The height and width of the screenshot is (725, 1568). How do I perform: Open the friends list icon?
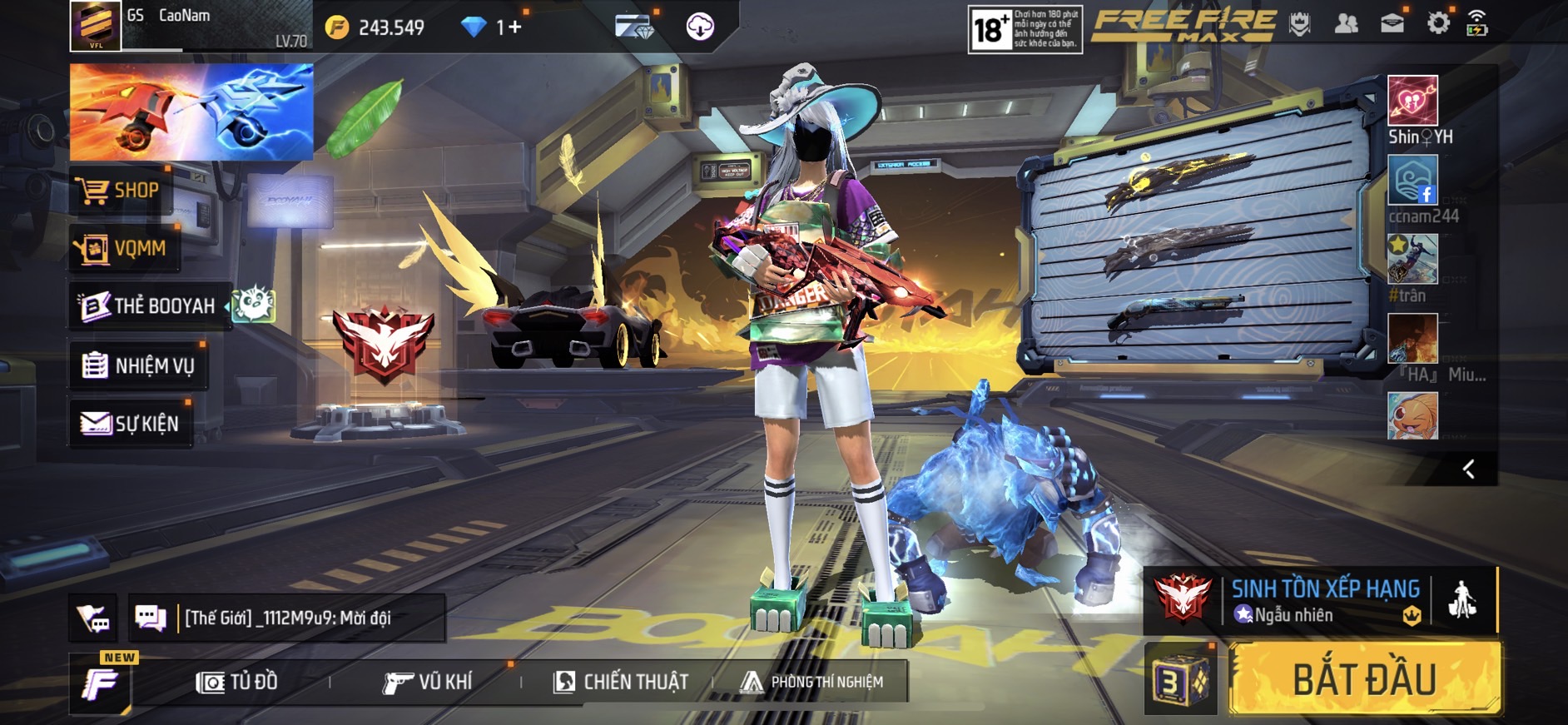click(x=1346, y=24)
